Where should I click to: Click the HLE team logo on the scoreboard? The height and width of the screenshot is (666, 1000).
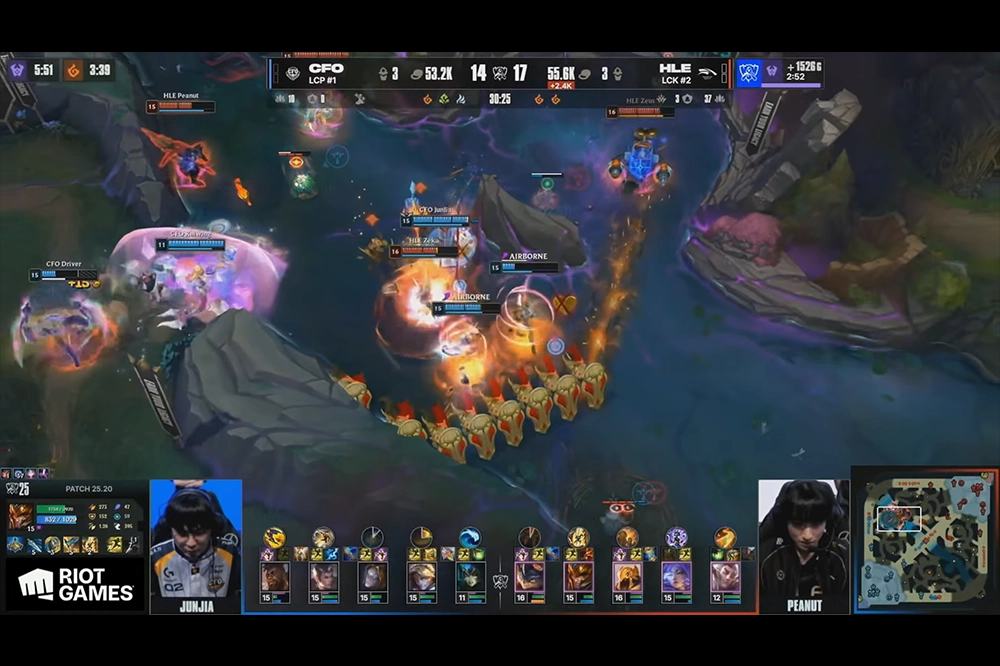pos(707,73)
